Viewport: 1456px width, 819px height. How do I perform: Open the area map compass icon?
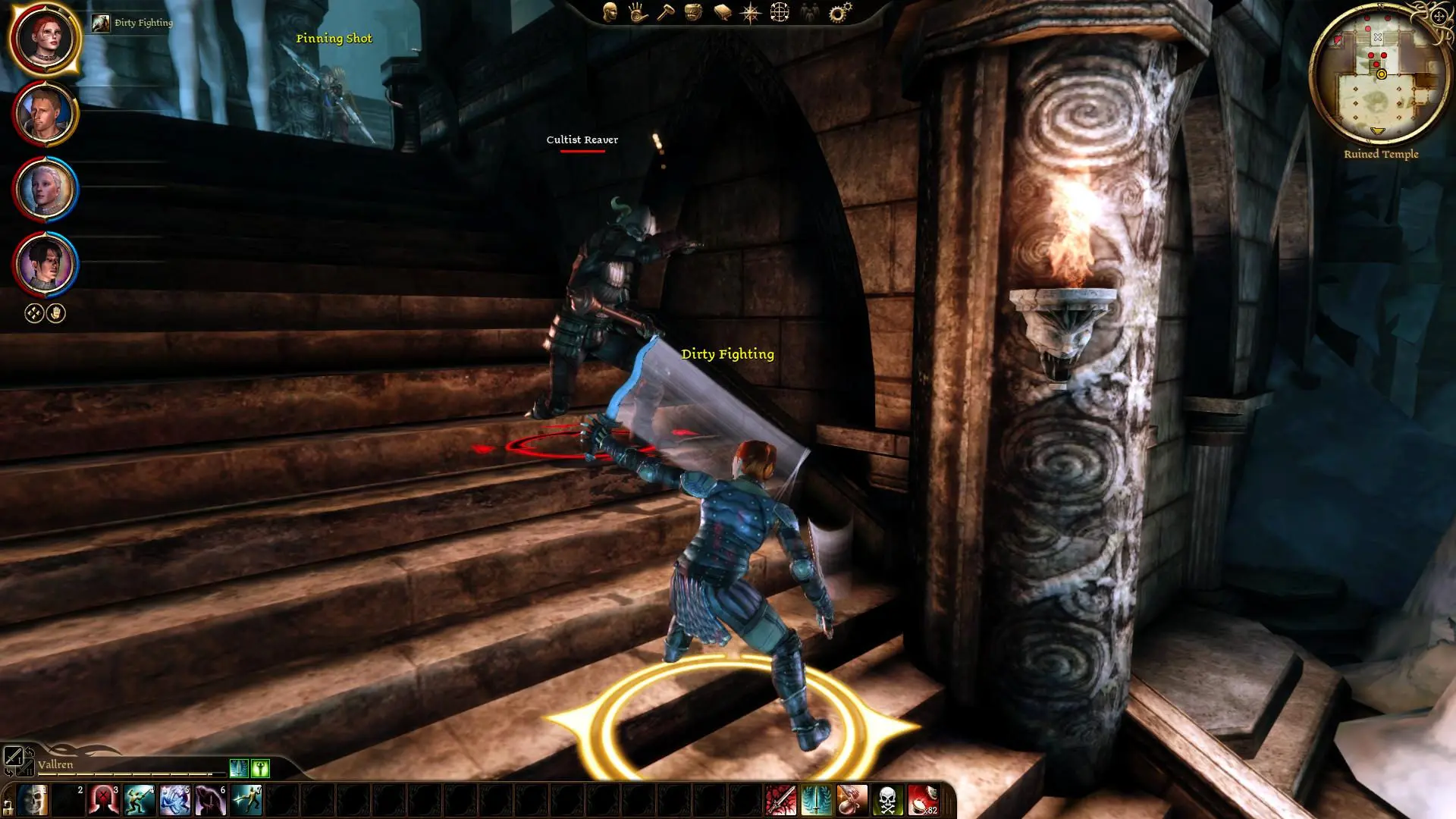[x=750, y=12]
